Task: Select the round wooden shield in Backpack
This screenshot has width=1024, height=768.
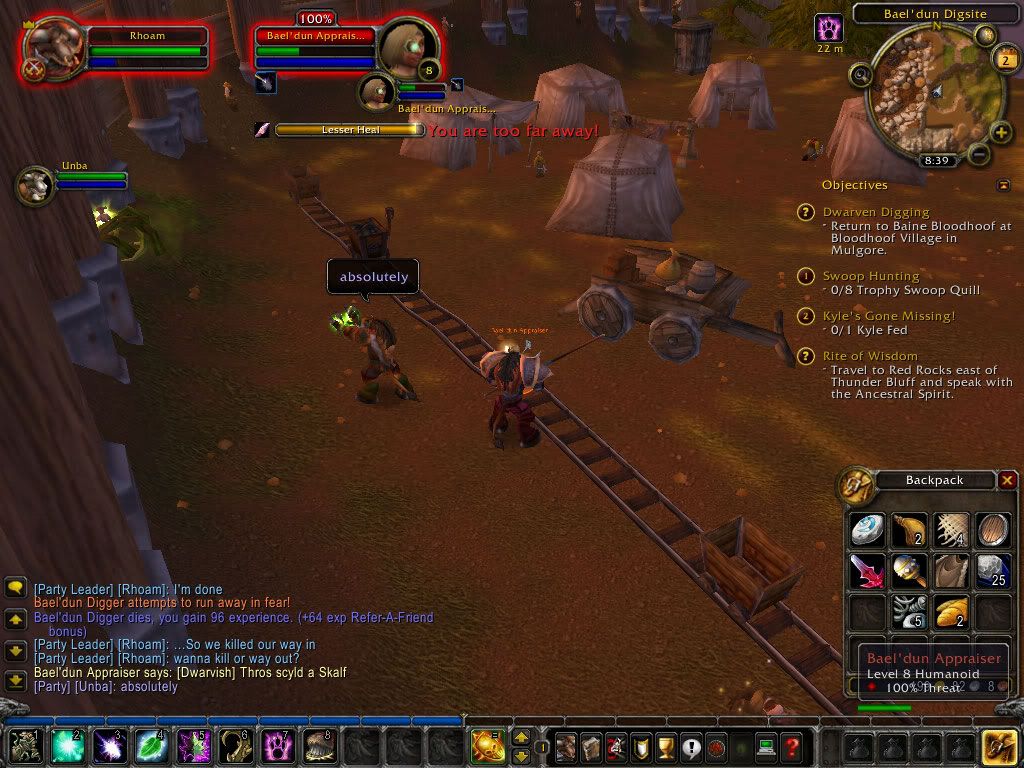Action: pos(992,530)
